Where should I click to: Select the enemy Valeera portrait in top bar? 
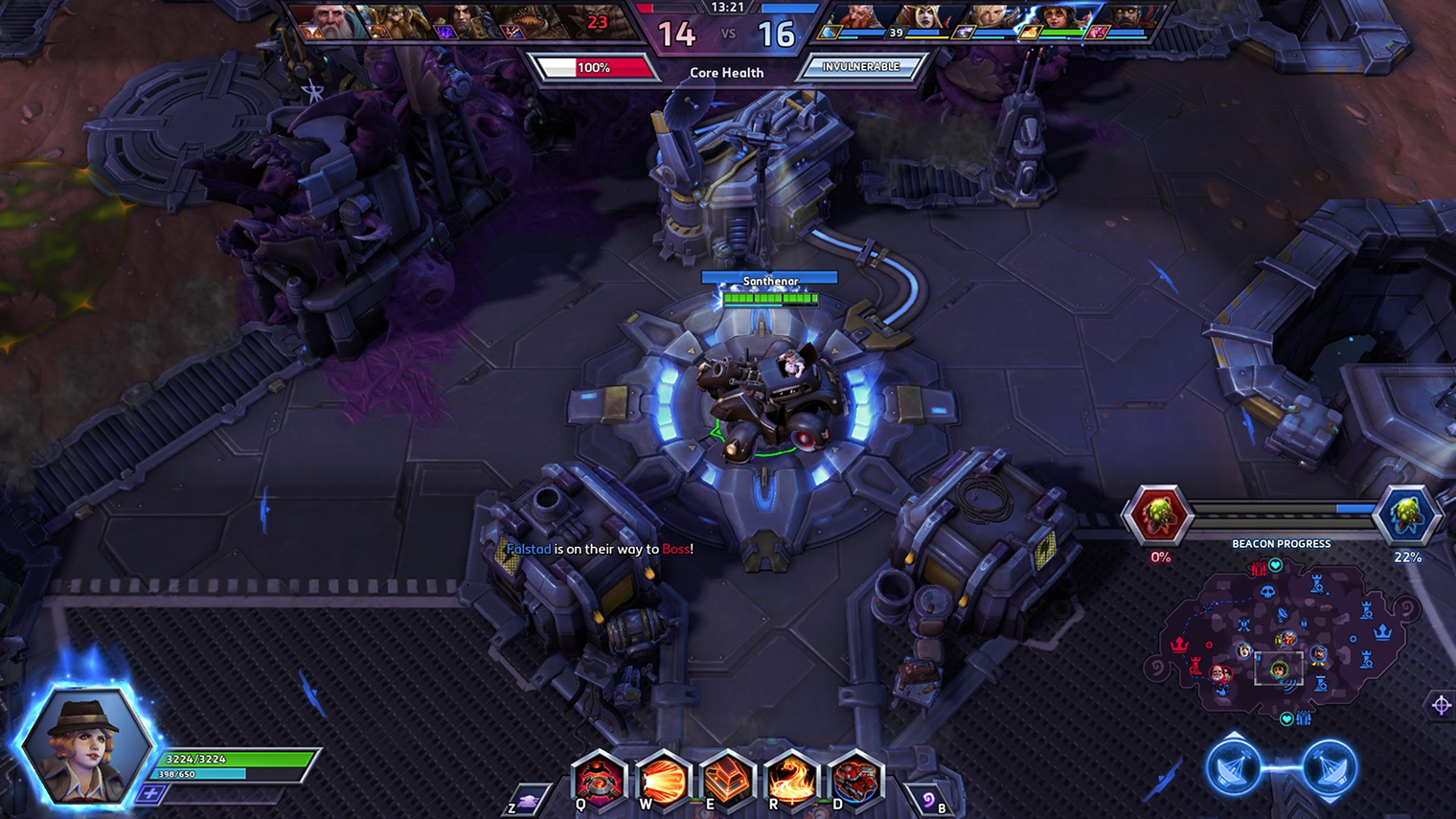pos(924,19)
